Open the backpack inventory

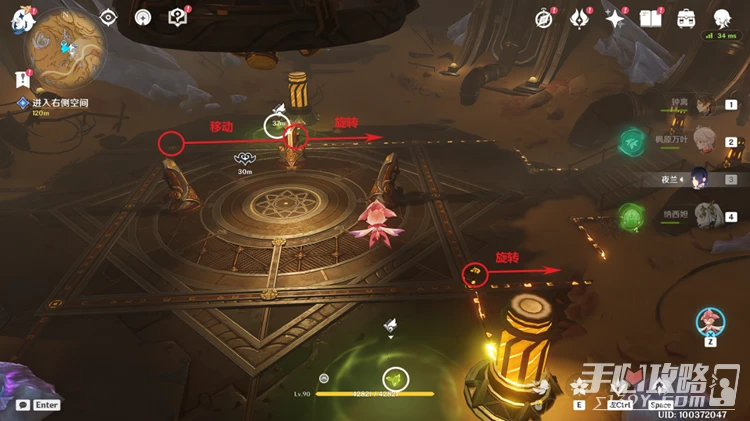point(686,18)
